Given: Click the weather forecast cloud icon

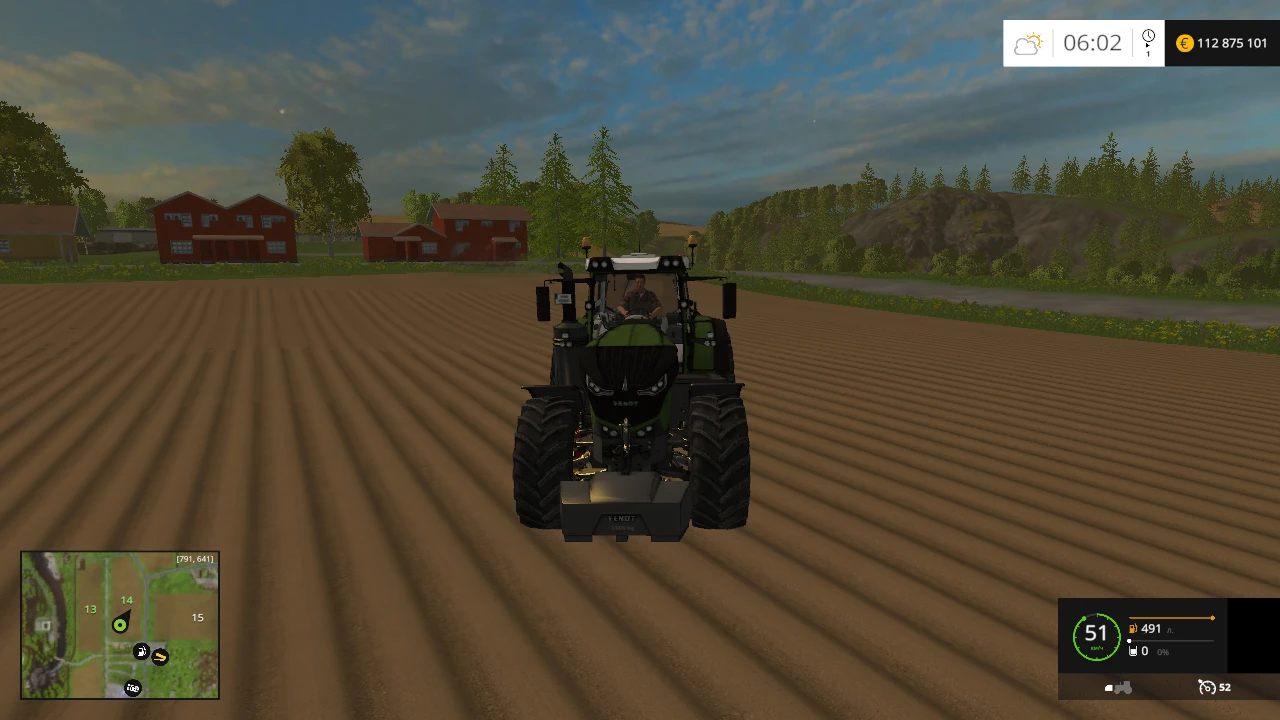Looking at the screenshot, I should click(1028, 43).
